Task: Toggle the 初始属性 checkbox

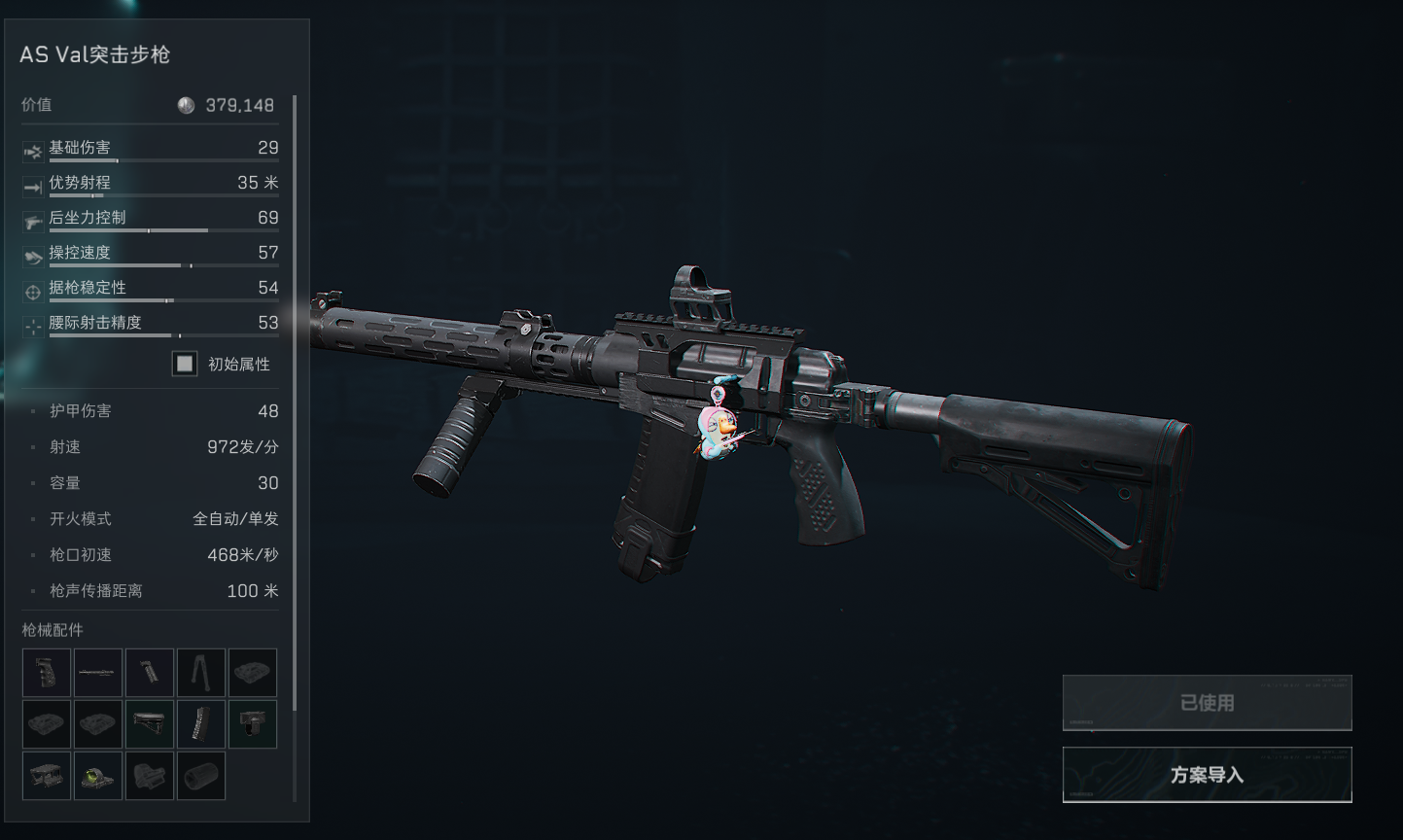Action: coord(185,364)
